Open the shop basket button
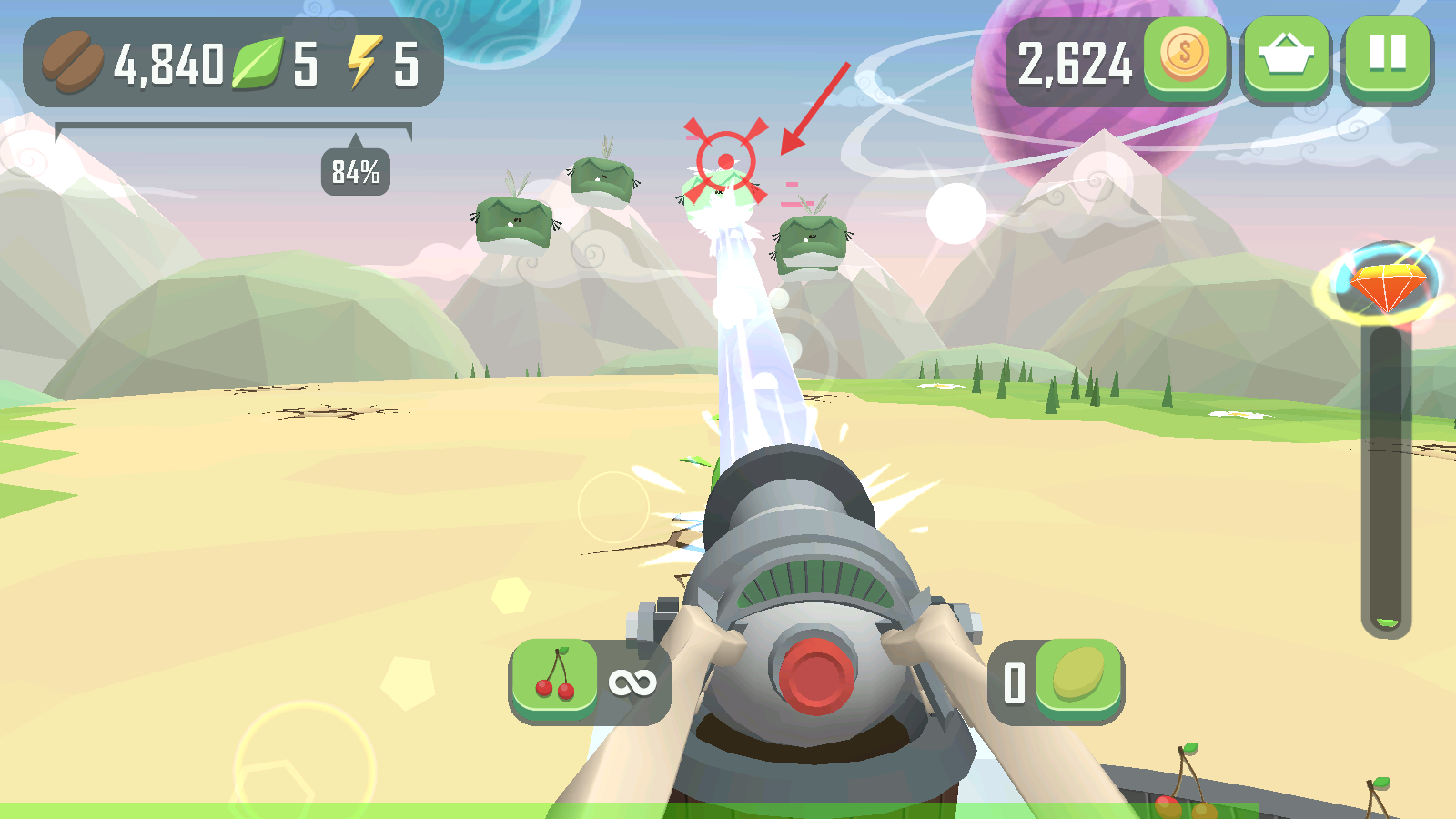Screen dimensions: 1456x819 (x=1286, y=56)
